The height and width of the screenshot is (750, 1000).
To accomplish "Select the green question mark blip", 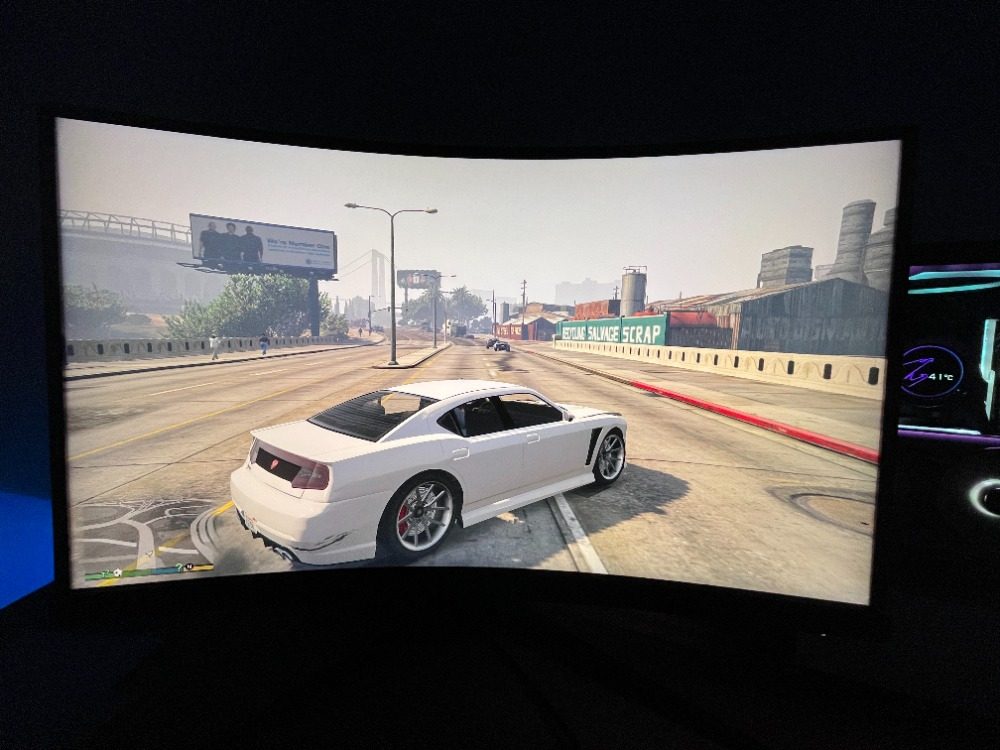I will [x=179, y=567].
